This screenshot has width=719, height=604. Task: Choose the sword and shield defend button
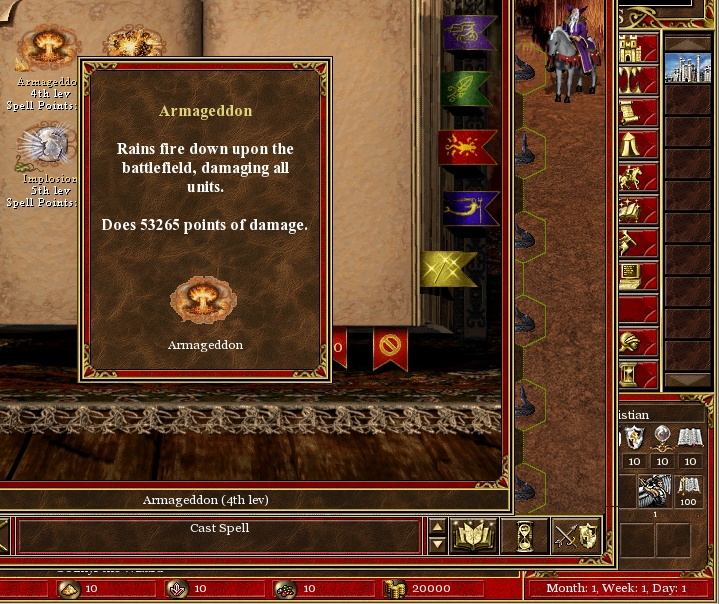[x=575, y=536]
